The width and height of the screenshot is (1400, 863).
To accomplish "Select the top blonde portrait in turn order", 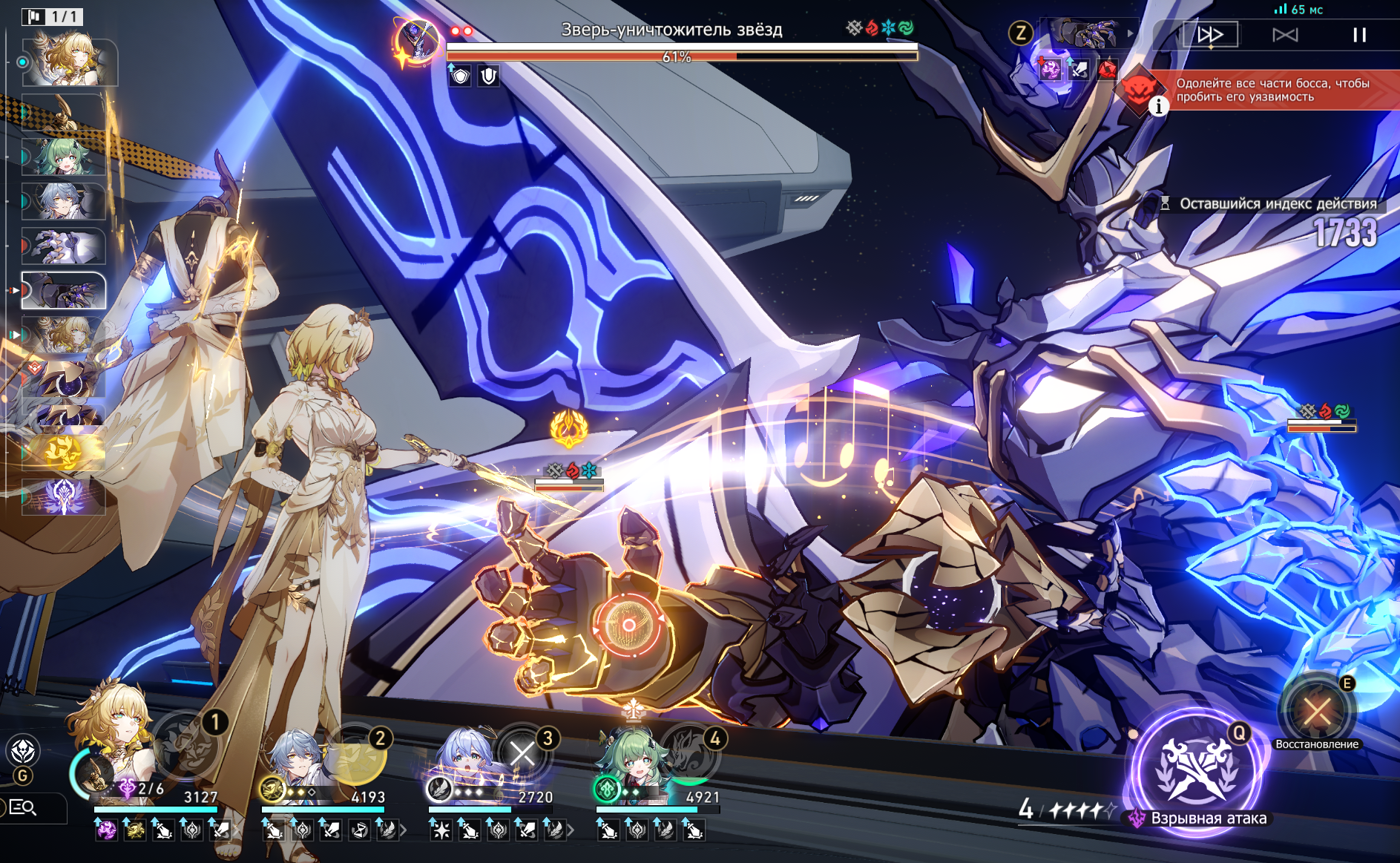I will pyautogui.click(x=69, y=61).
